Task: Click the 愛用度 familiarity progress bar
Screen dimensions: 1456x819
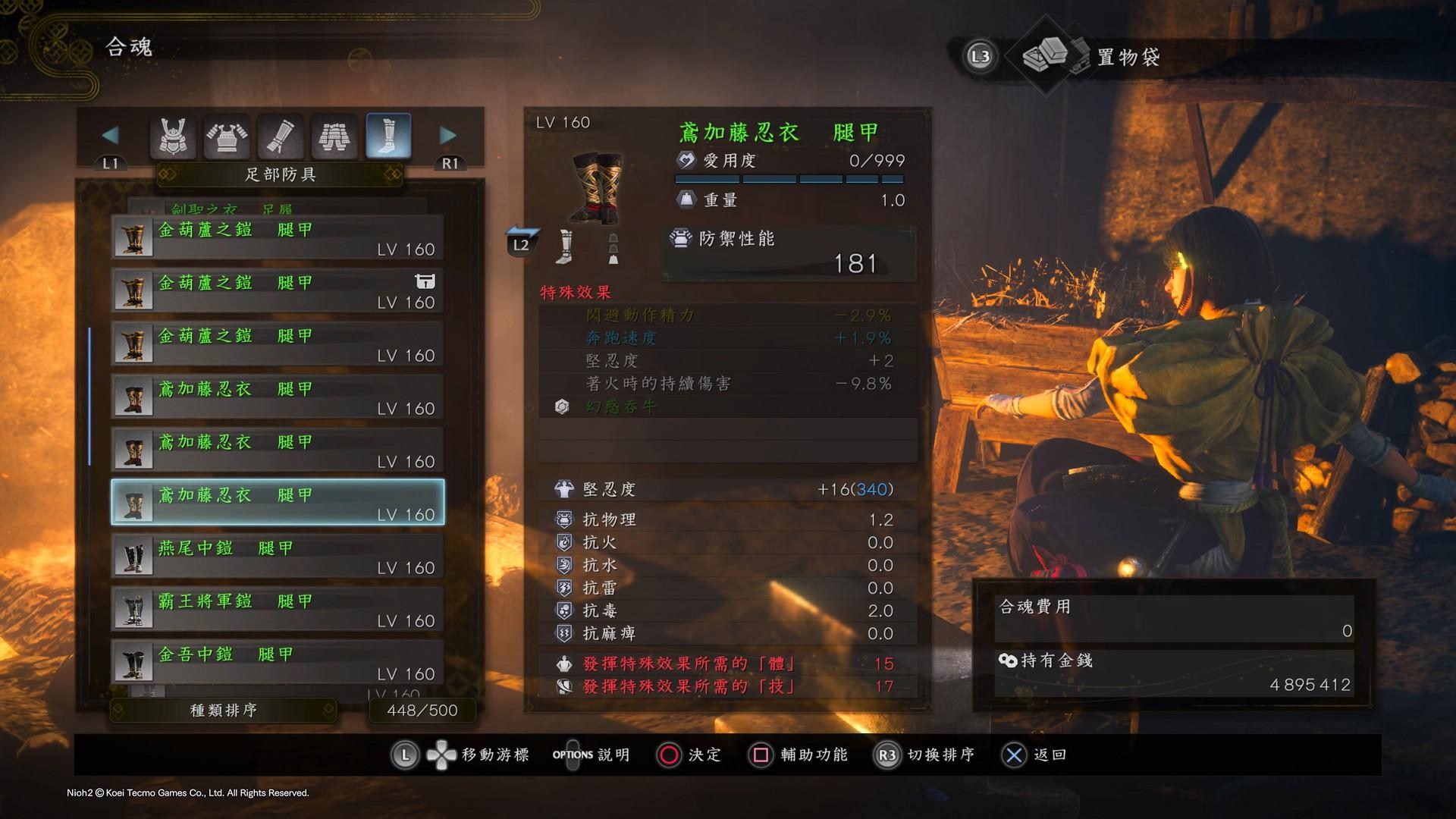Action: tap(789, 179)
